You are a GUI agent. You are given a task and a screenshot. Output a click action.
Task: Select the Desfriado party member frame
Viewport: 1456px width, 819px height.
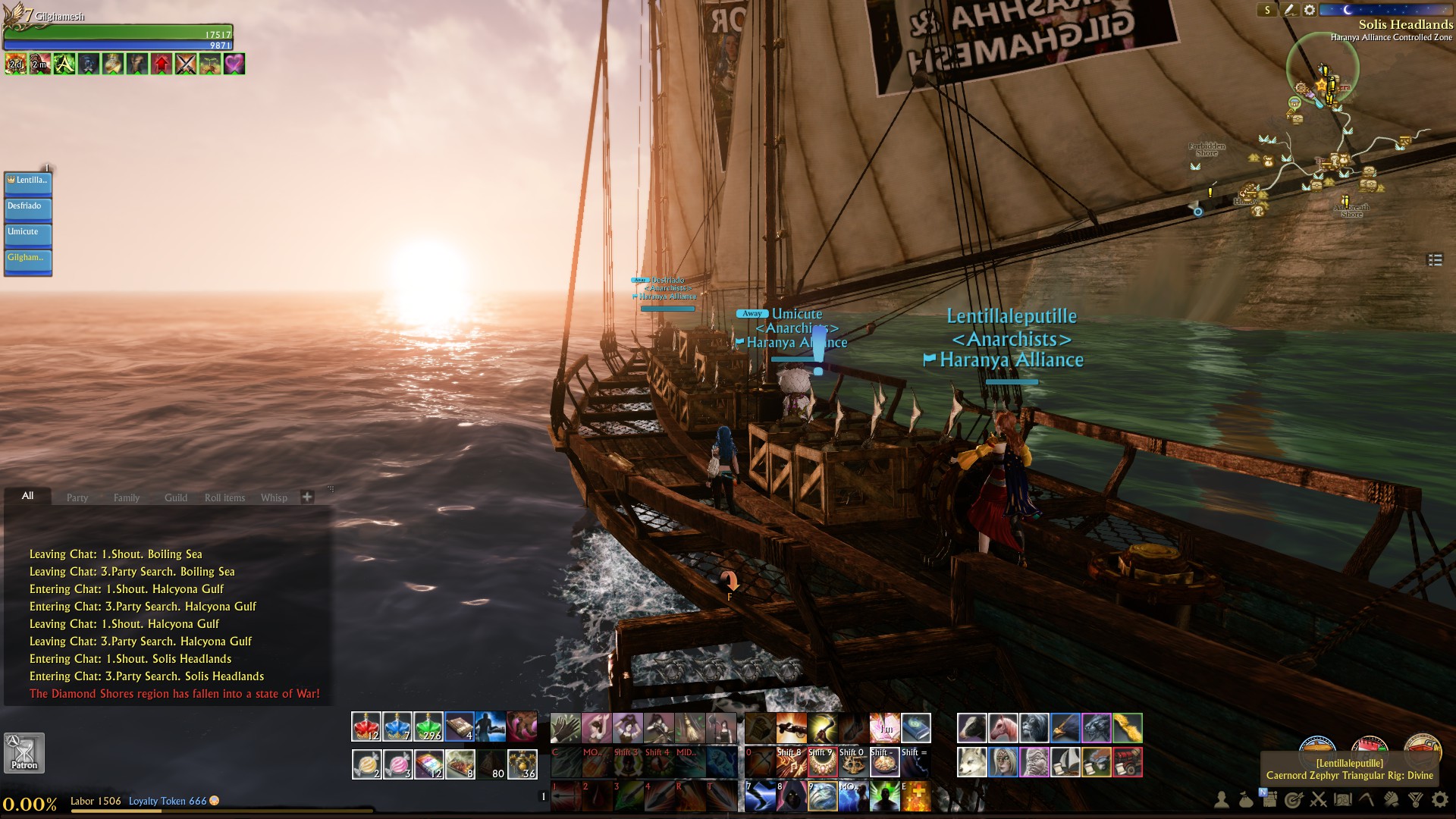pos(27,208)
